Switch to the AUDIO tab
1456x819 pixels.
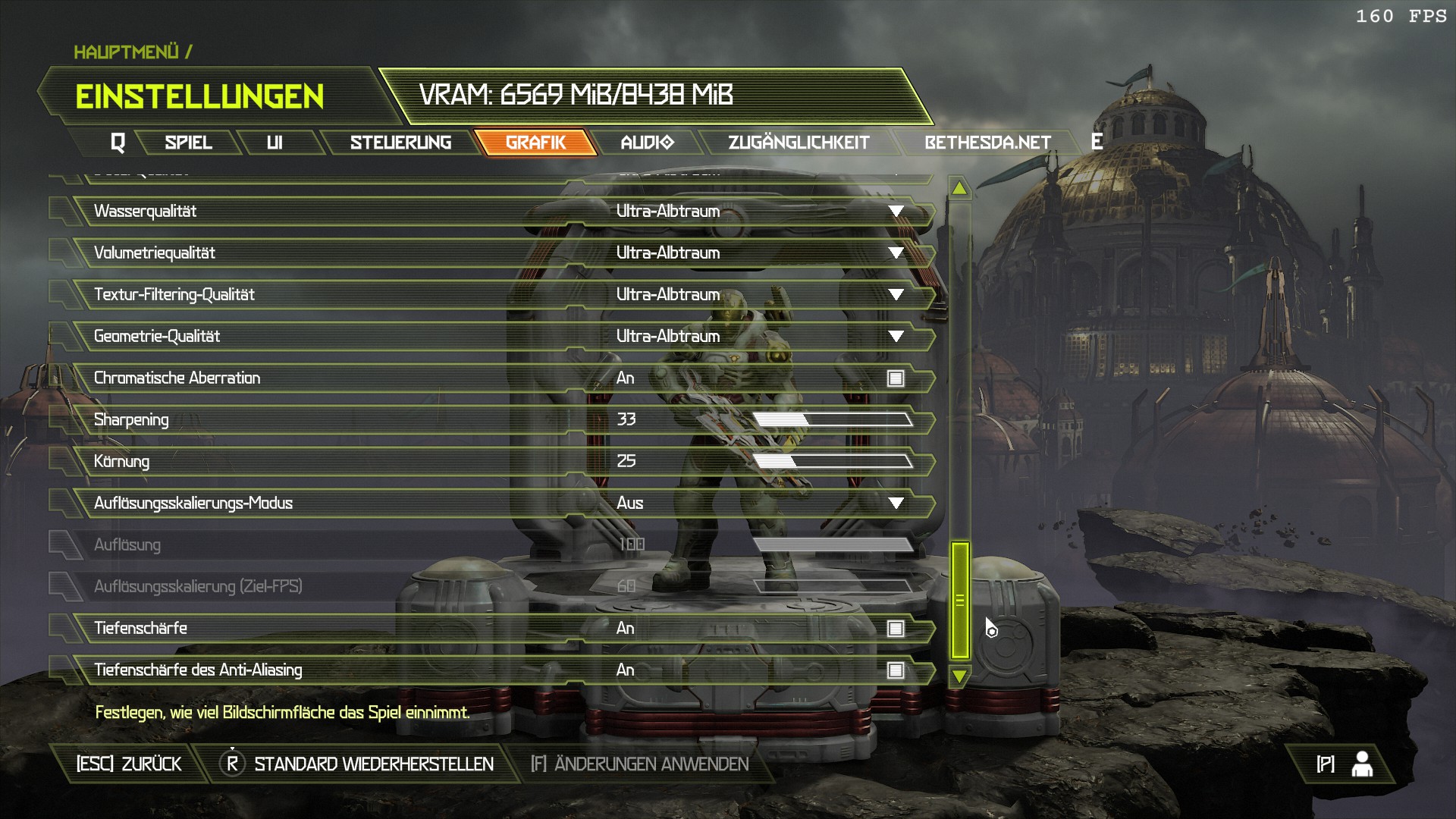click(x=646, y=143)
